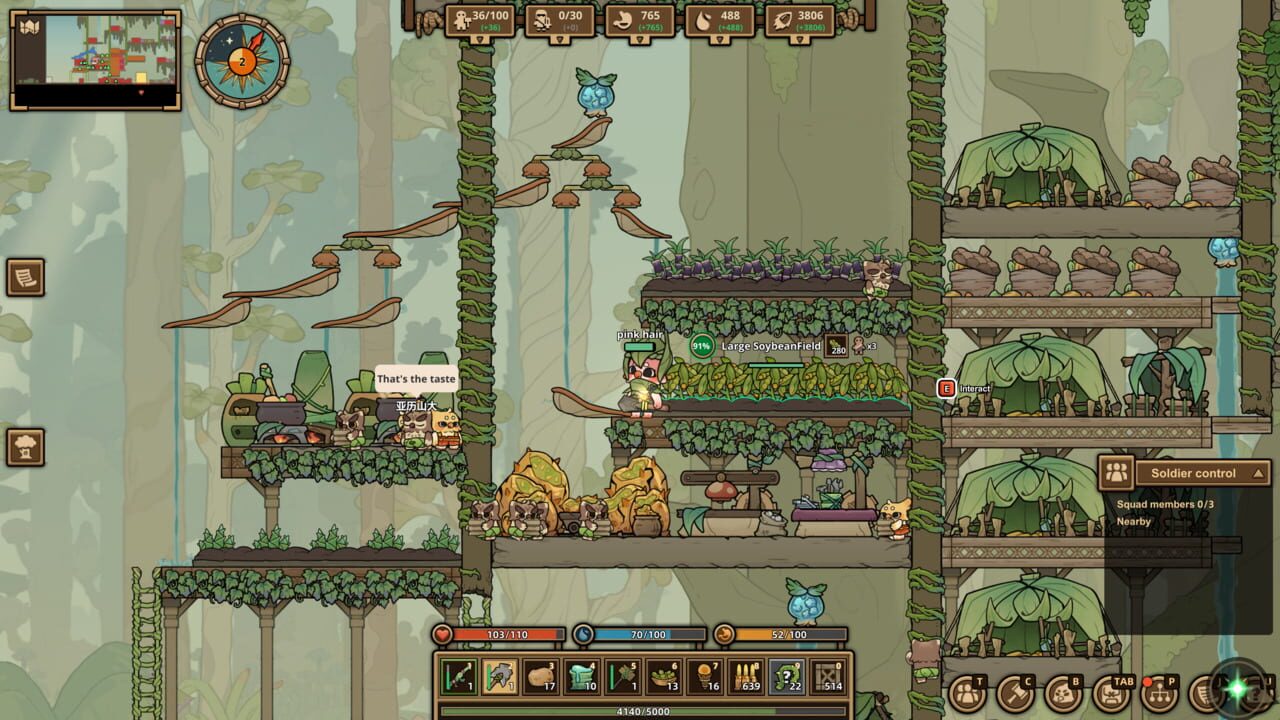Expand the villager population 36/100 panel arrow
This screenshot has width=1280, height=720.
(x=481, y=40)
